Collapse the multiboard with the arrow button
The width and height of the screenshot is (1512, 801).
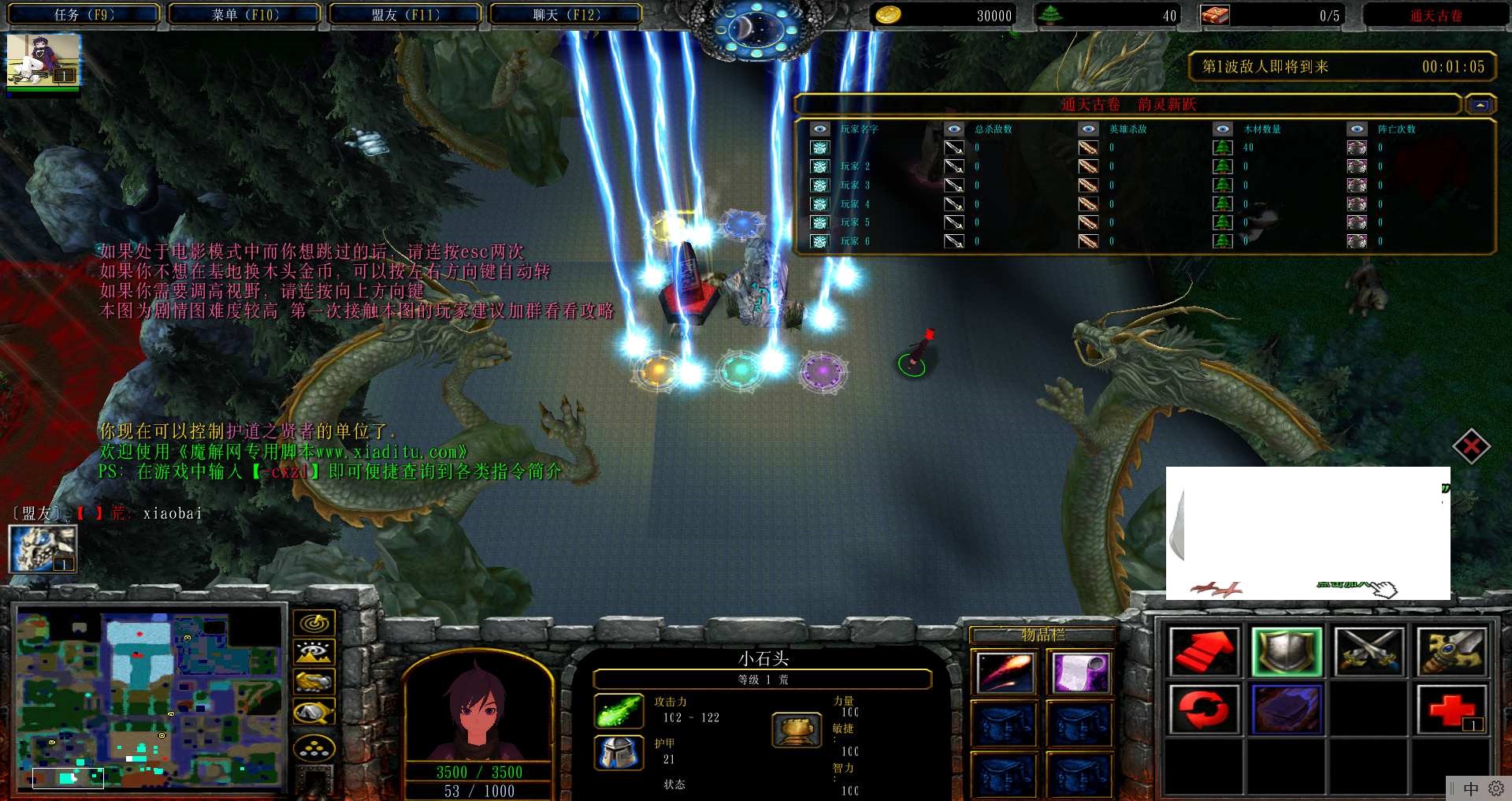[x=1480, y=105]
